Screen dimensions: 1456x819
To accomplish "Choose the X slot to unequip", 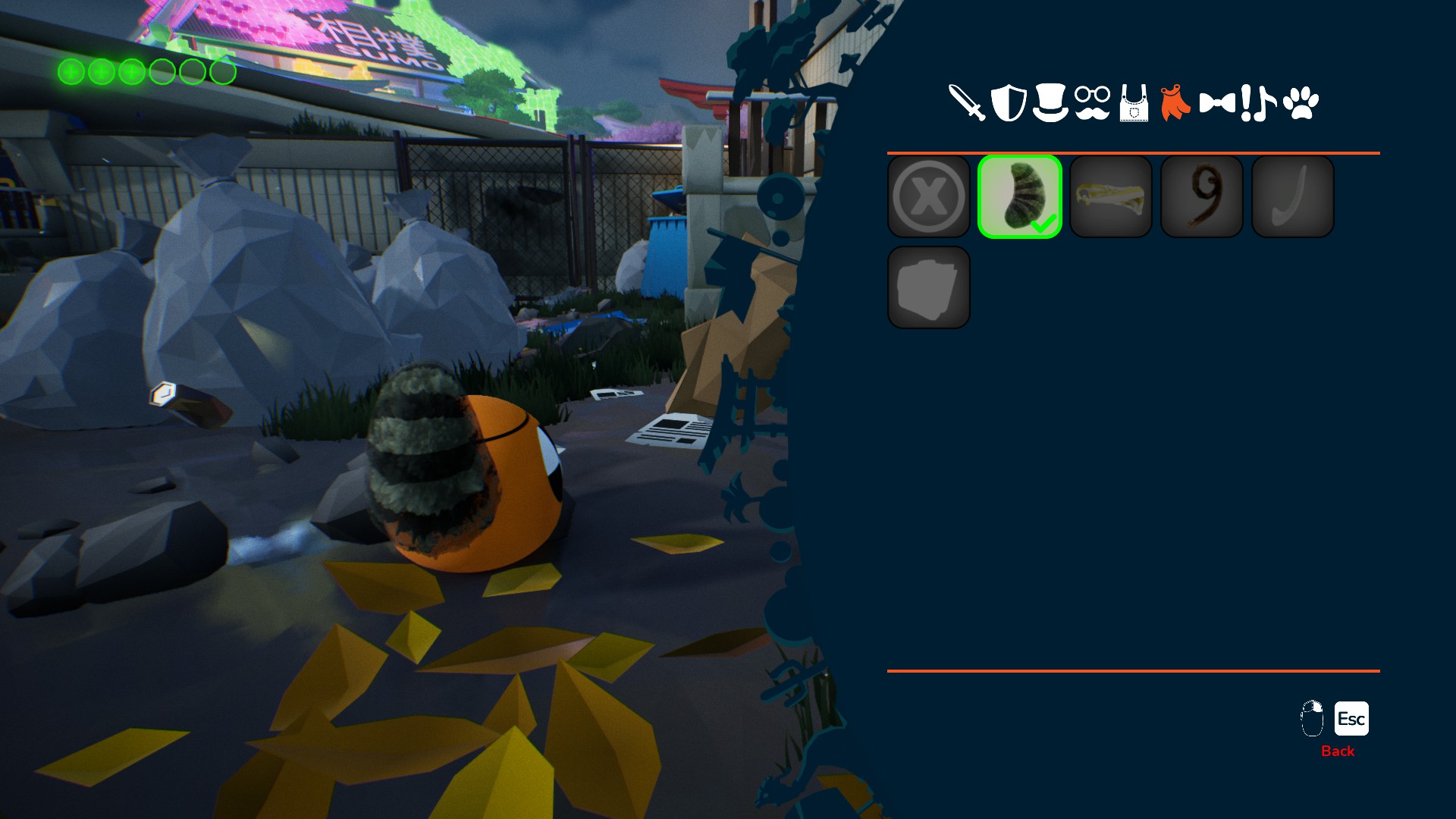I will pyautogui.click(x=929, y=197).
